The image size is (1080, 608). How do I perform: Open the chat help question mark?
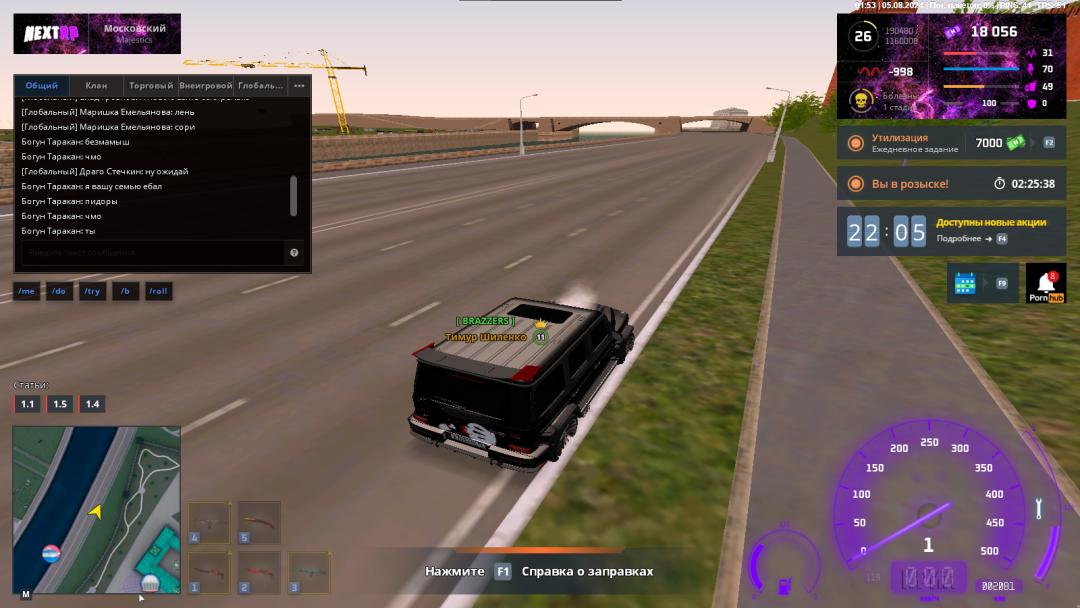(294, 253)
